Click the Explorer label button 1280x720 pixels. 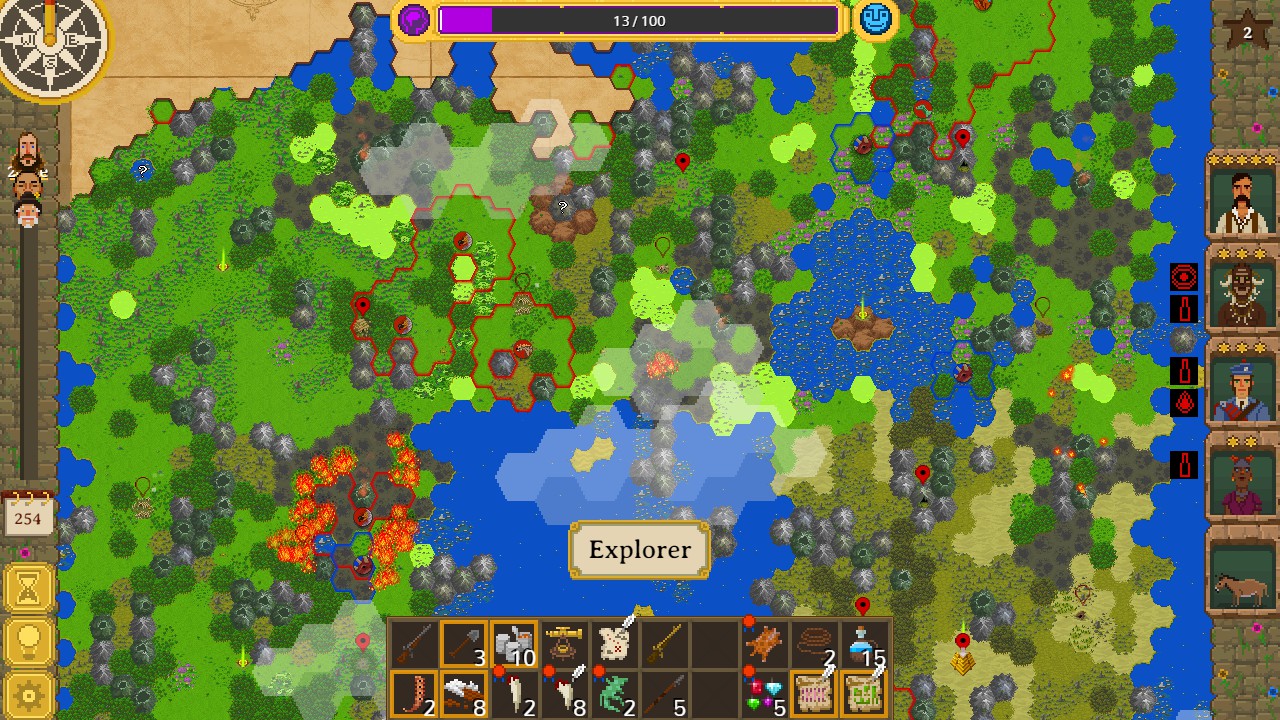(x=639, y=550)
